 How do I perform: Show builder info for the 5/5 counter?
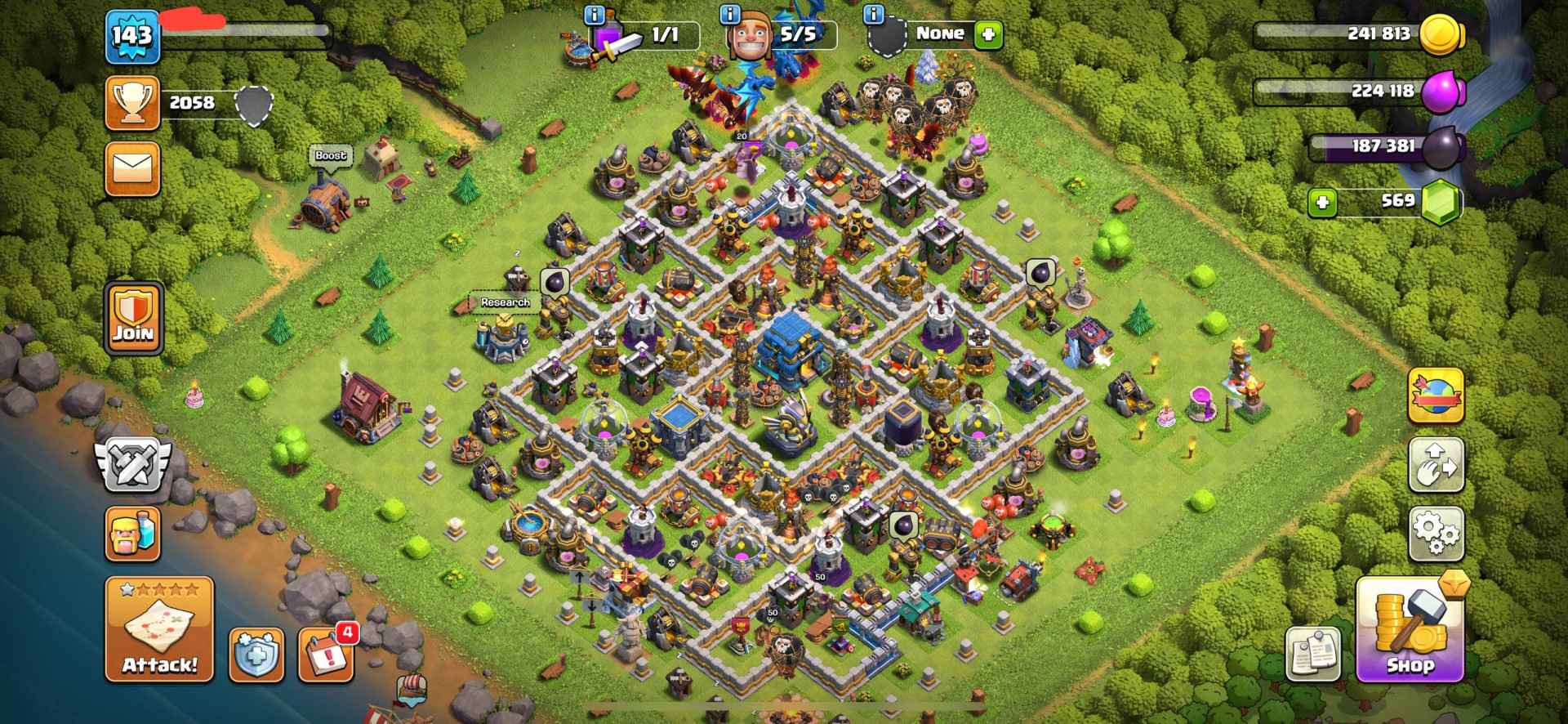point(730,15)
